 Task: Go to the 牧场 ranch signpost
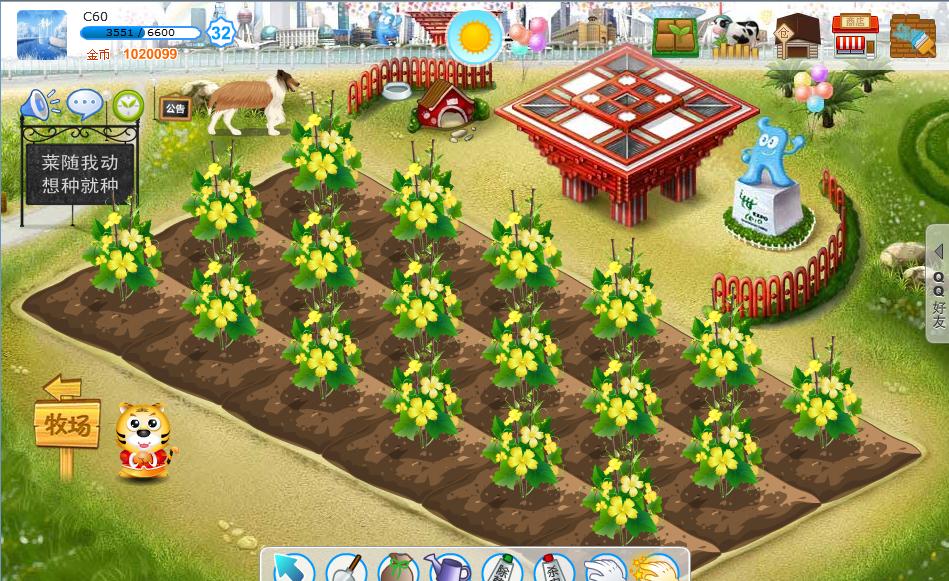click(67, 426)
